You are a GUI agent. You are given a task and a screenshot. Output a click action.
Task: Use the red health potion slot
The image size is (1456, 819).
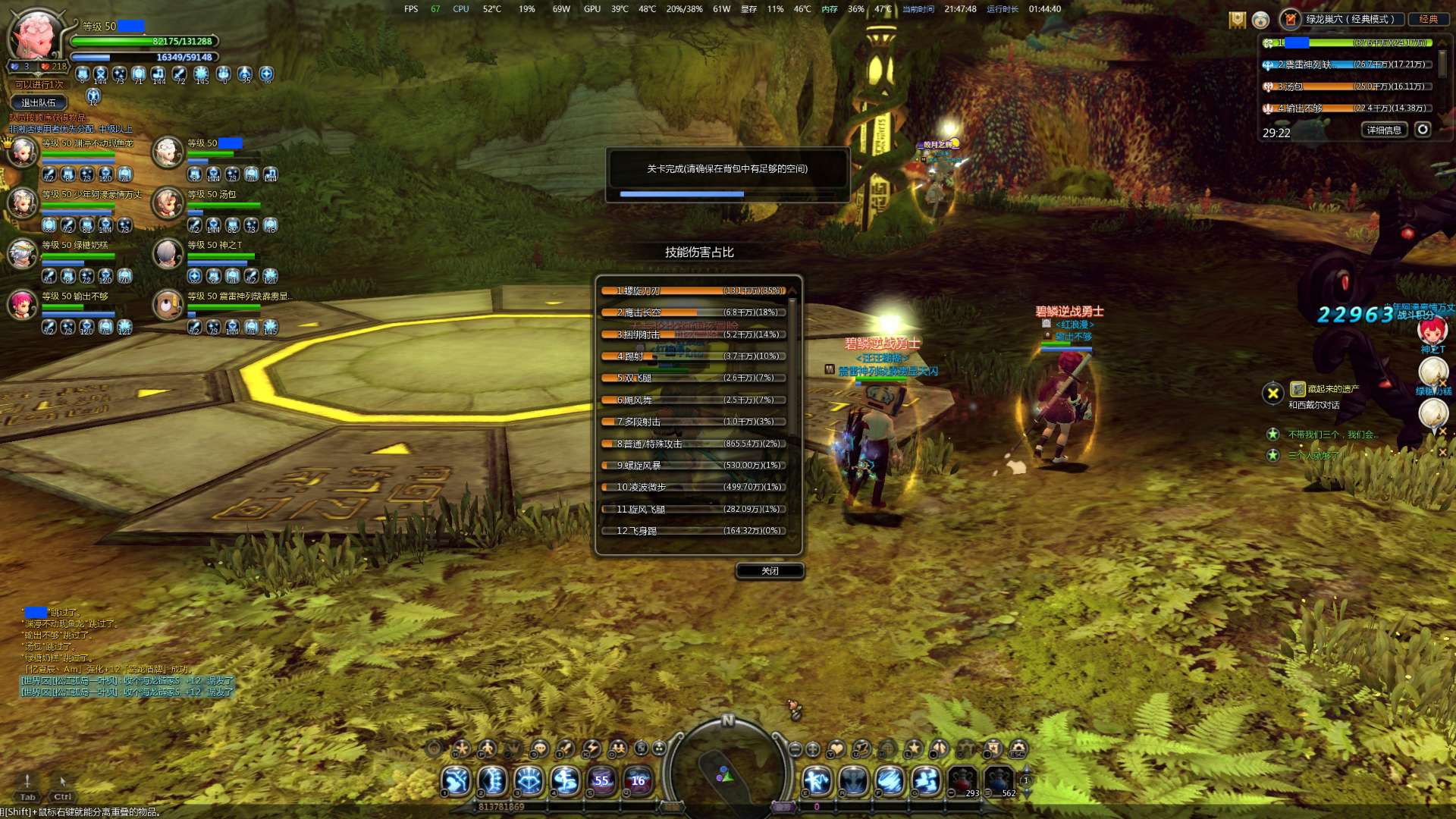[962, 781]
